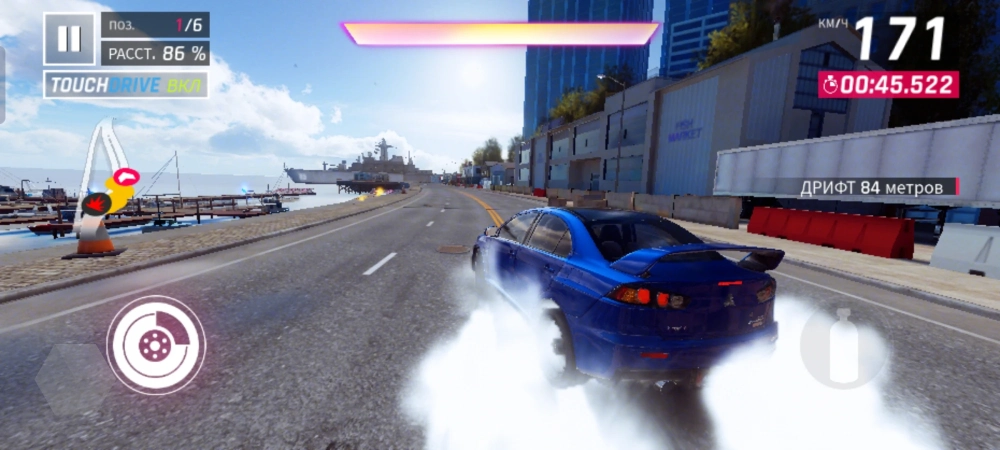Activate the nitro bottle boost
This screenshot has width=1000, height=450.
[x=843, y=347]
